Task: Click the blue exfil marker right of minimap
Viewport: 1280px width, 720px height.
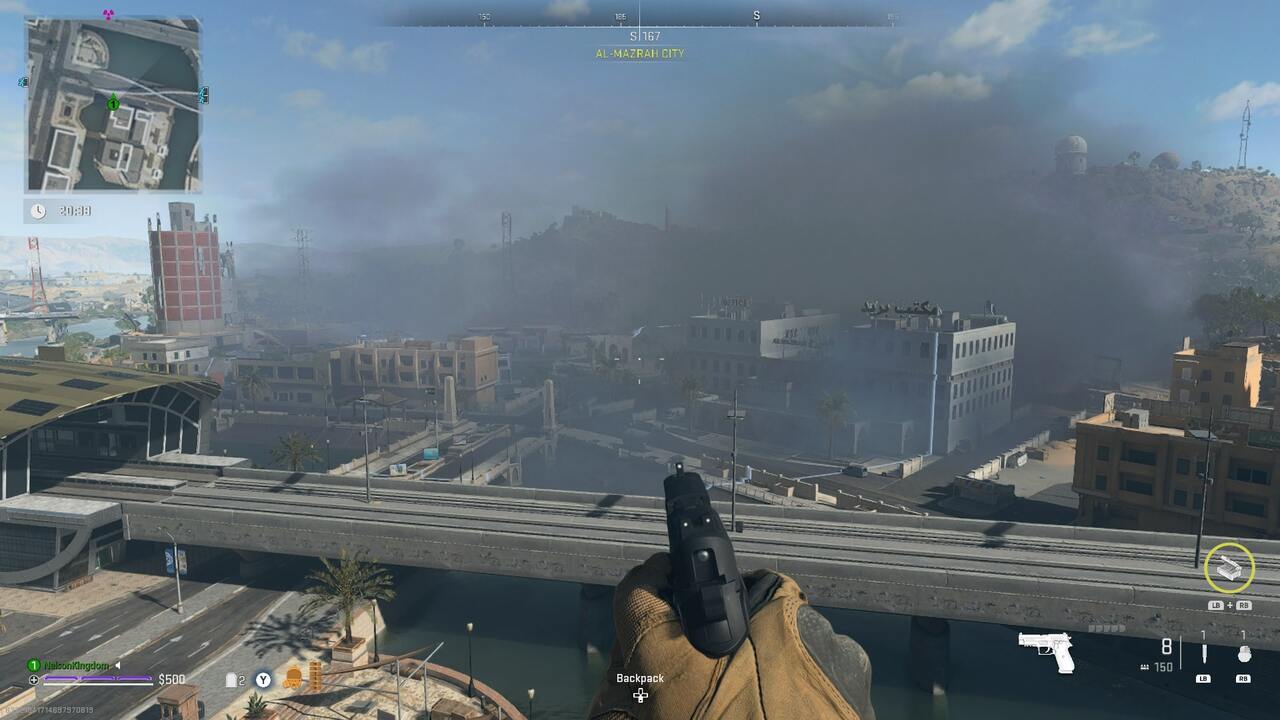Action: (x=204, y=95)
